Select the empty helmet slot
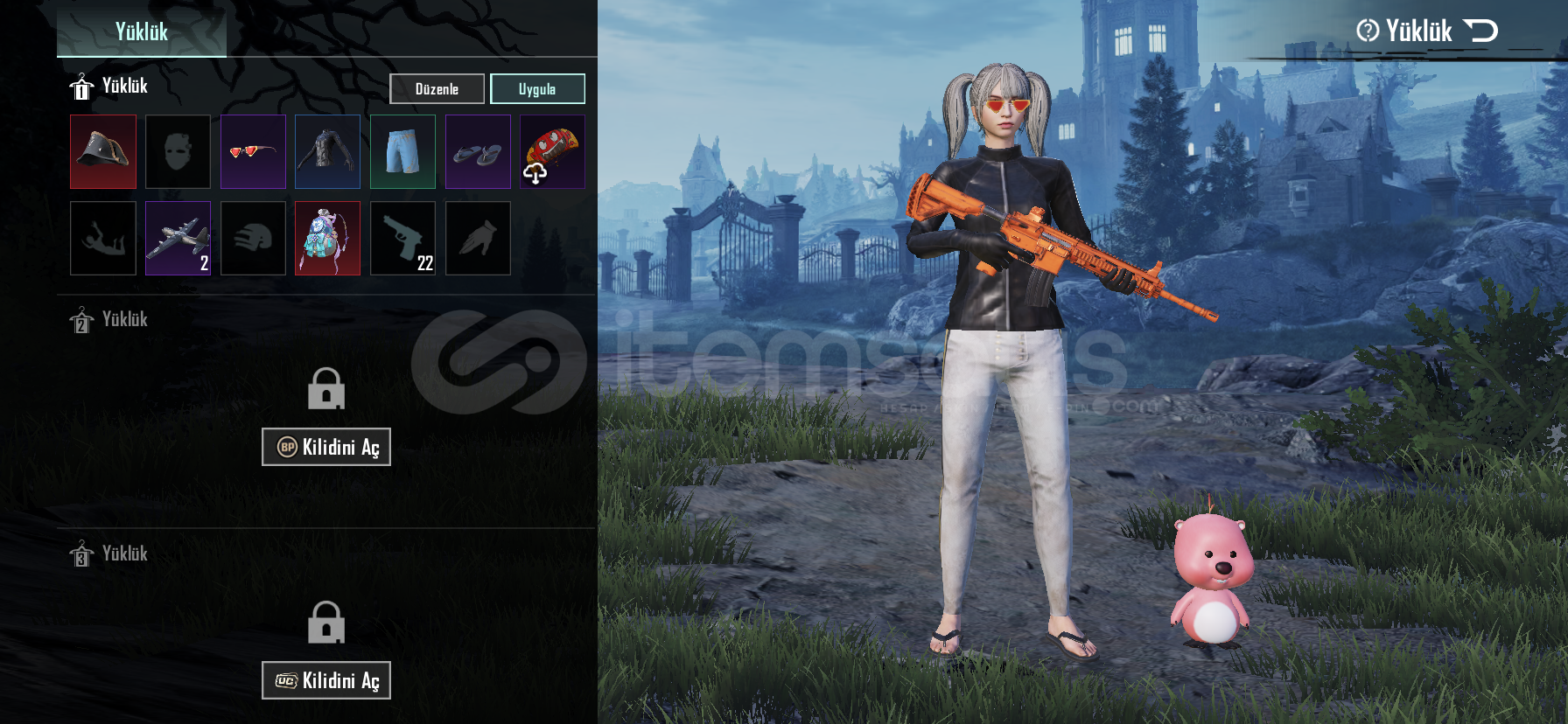 (253, 238)
